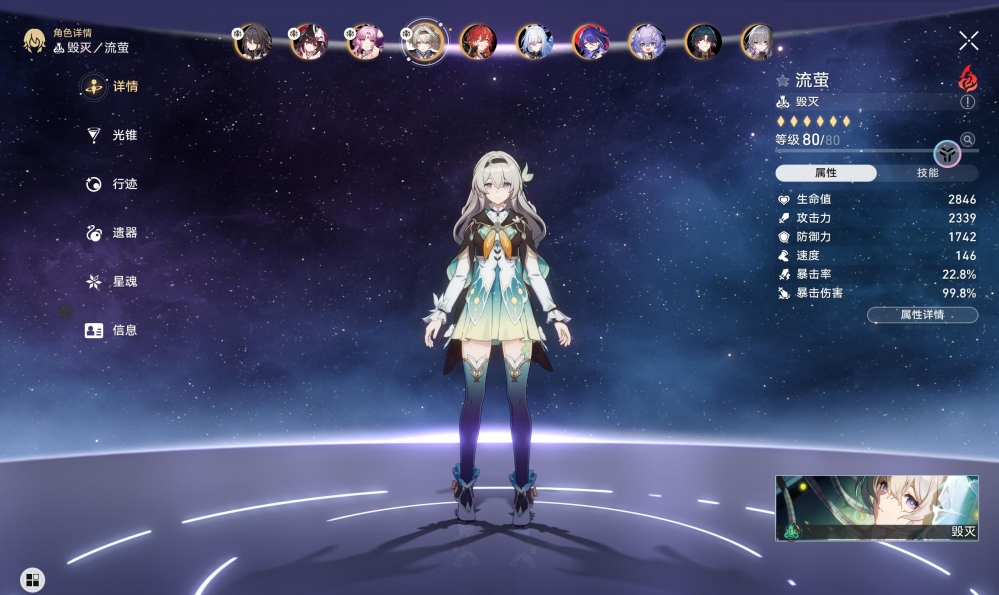
Task: Click the magnifier icon beside the level
Action: pos(967,139)
